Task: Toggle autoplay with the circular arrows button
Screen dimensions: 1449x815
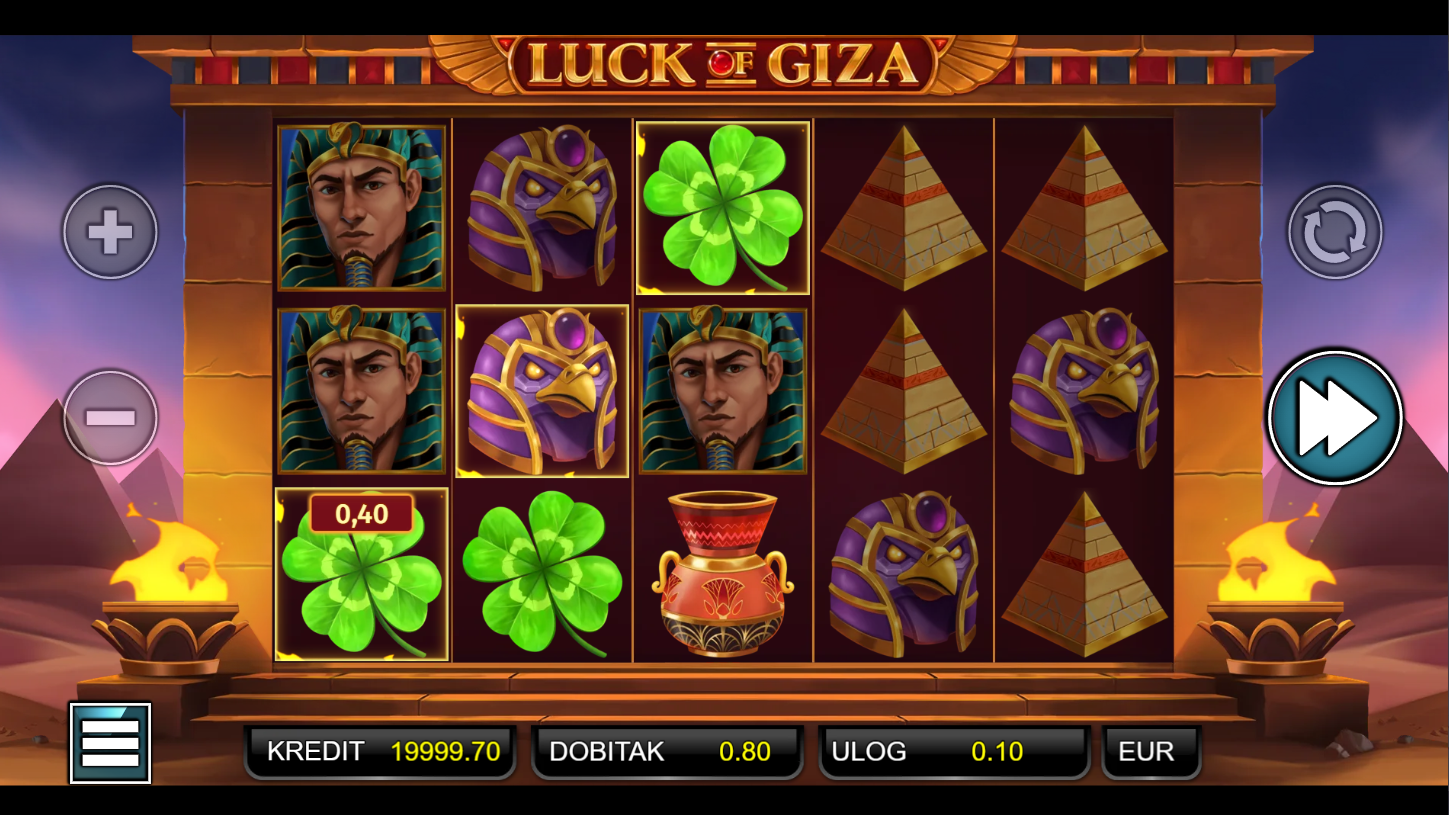Action: [1334, 232]
